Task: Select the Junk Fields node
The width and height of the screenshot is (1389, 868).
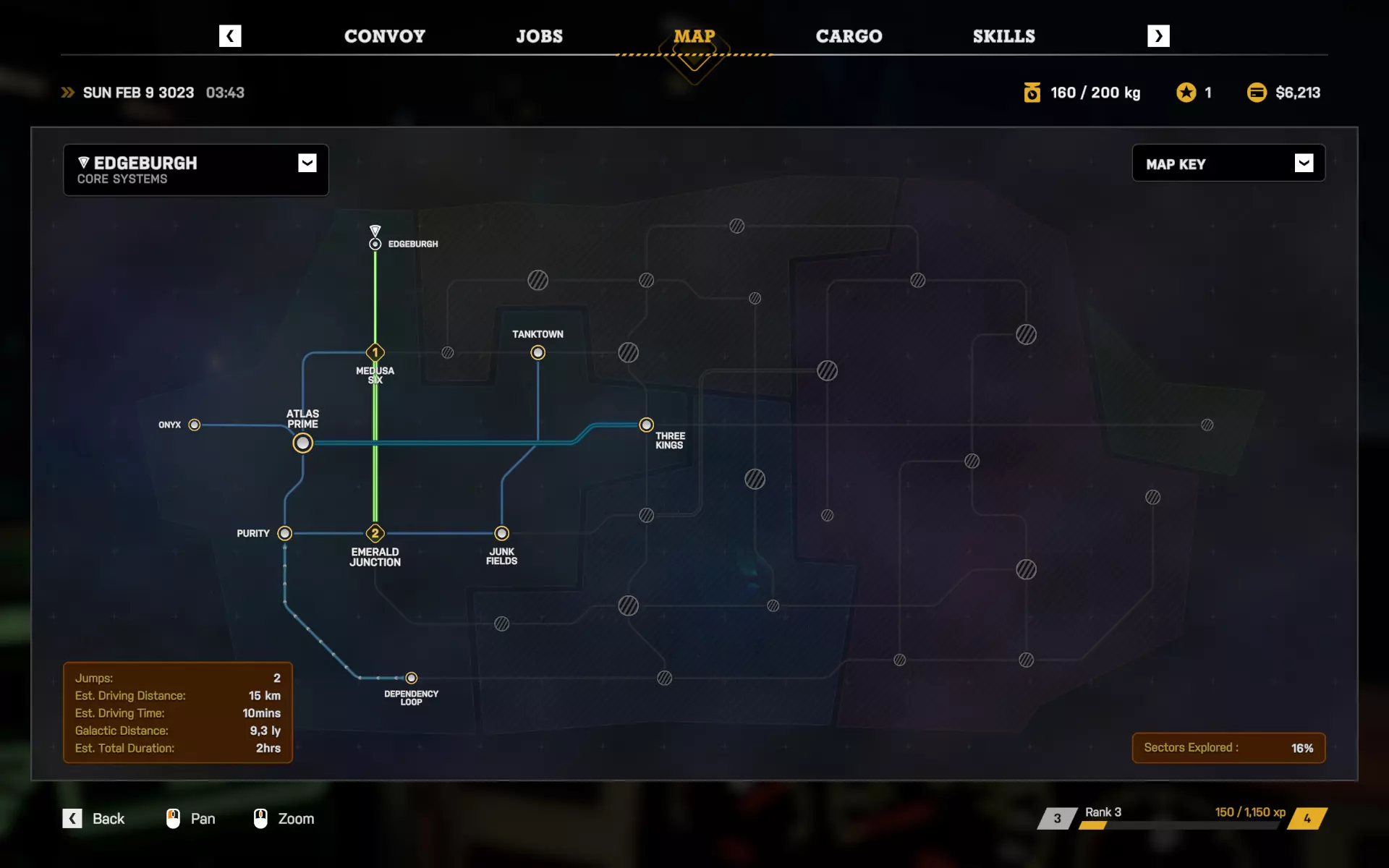Action: [501, 533]
